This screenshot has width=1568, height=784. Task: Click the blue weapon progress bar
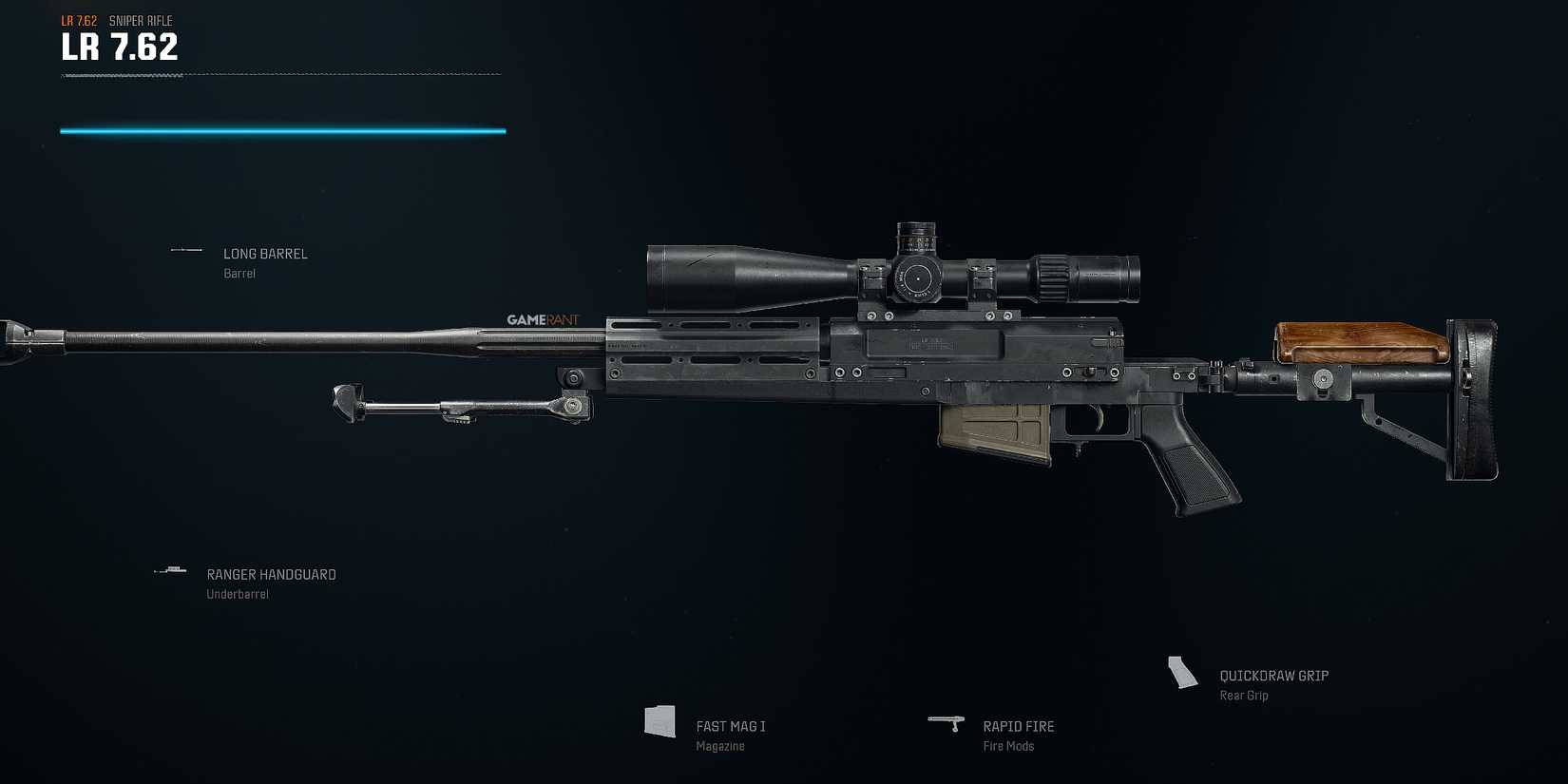[x=282, y=128]
